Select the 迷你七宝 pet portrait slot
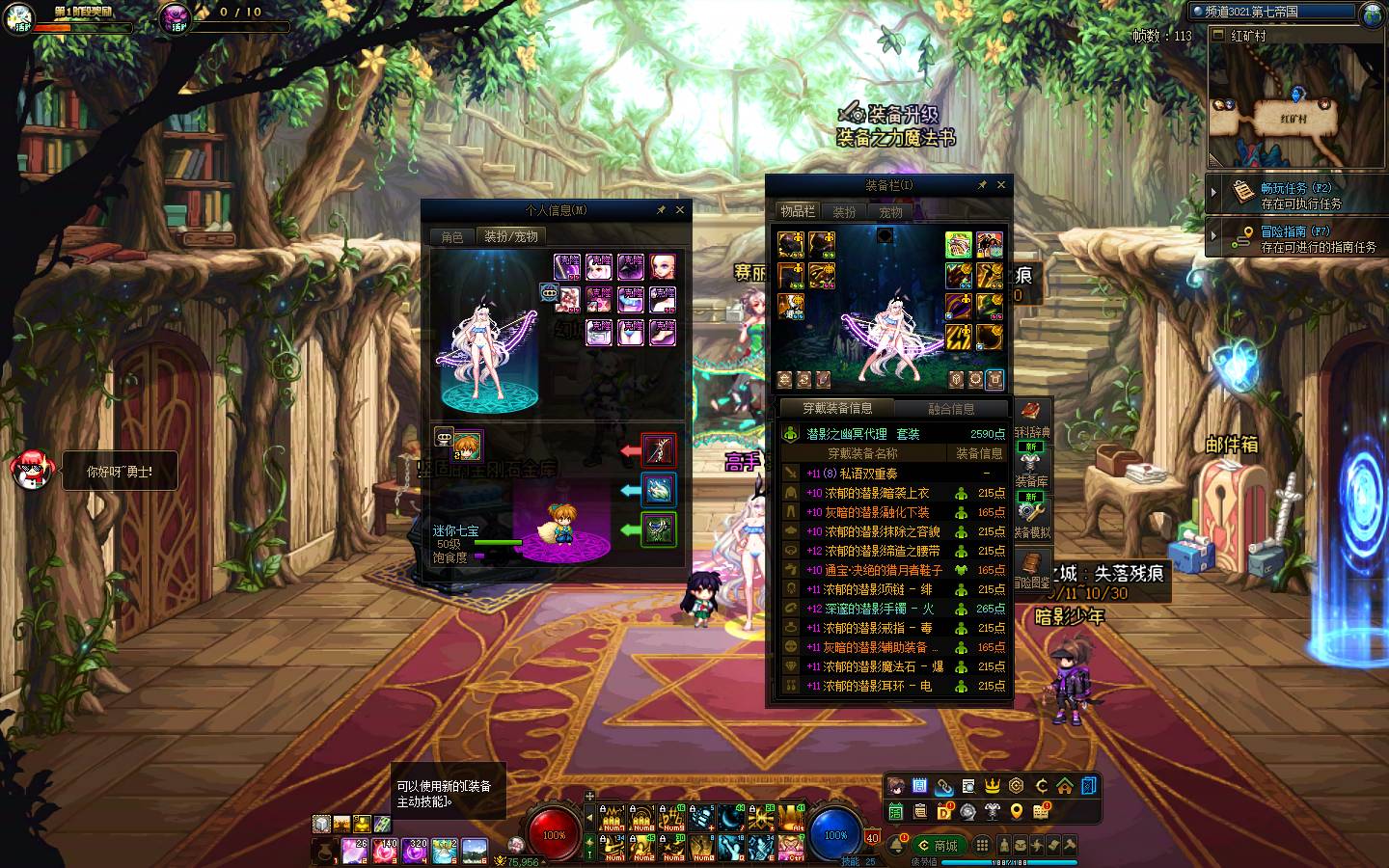 [468, 445]
